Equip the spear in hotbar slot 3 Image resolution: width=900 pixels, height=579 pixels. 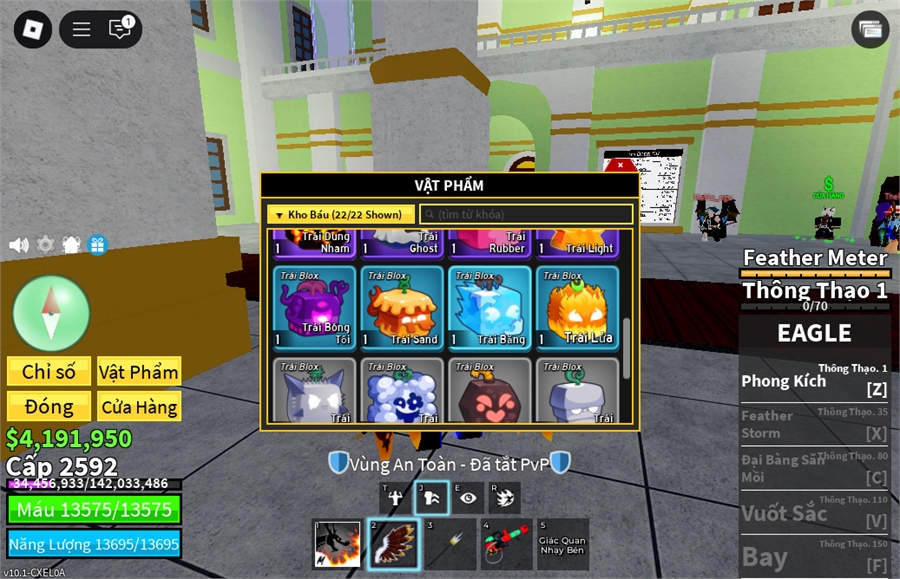coord(449,544)
